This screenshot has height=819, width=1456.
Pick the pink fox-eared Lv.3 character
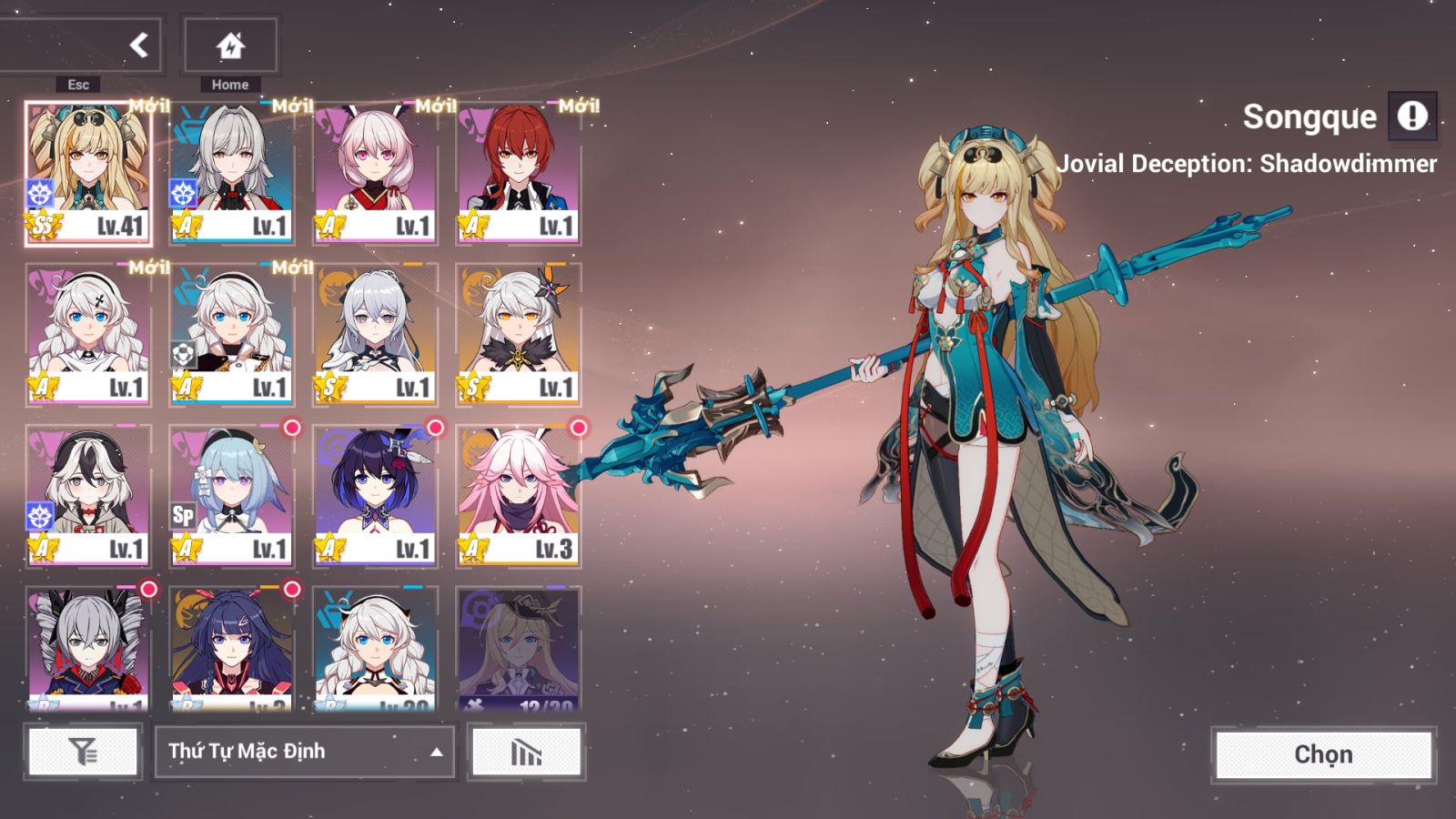pyautogui.click(x=518, y=496)
